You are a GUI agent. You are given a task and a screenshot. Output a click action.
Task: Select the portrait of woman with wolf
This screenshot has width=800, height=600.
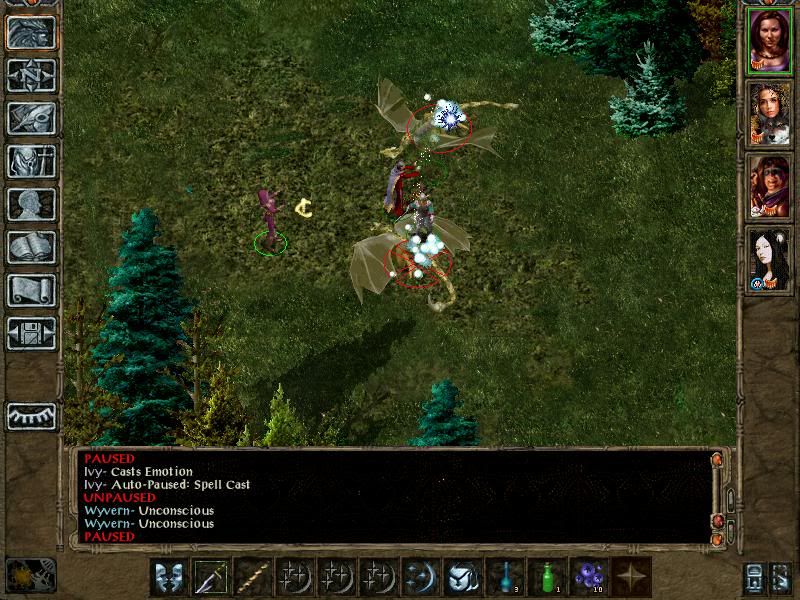(769, 113)
